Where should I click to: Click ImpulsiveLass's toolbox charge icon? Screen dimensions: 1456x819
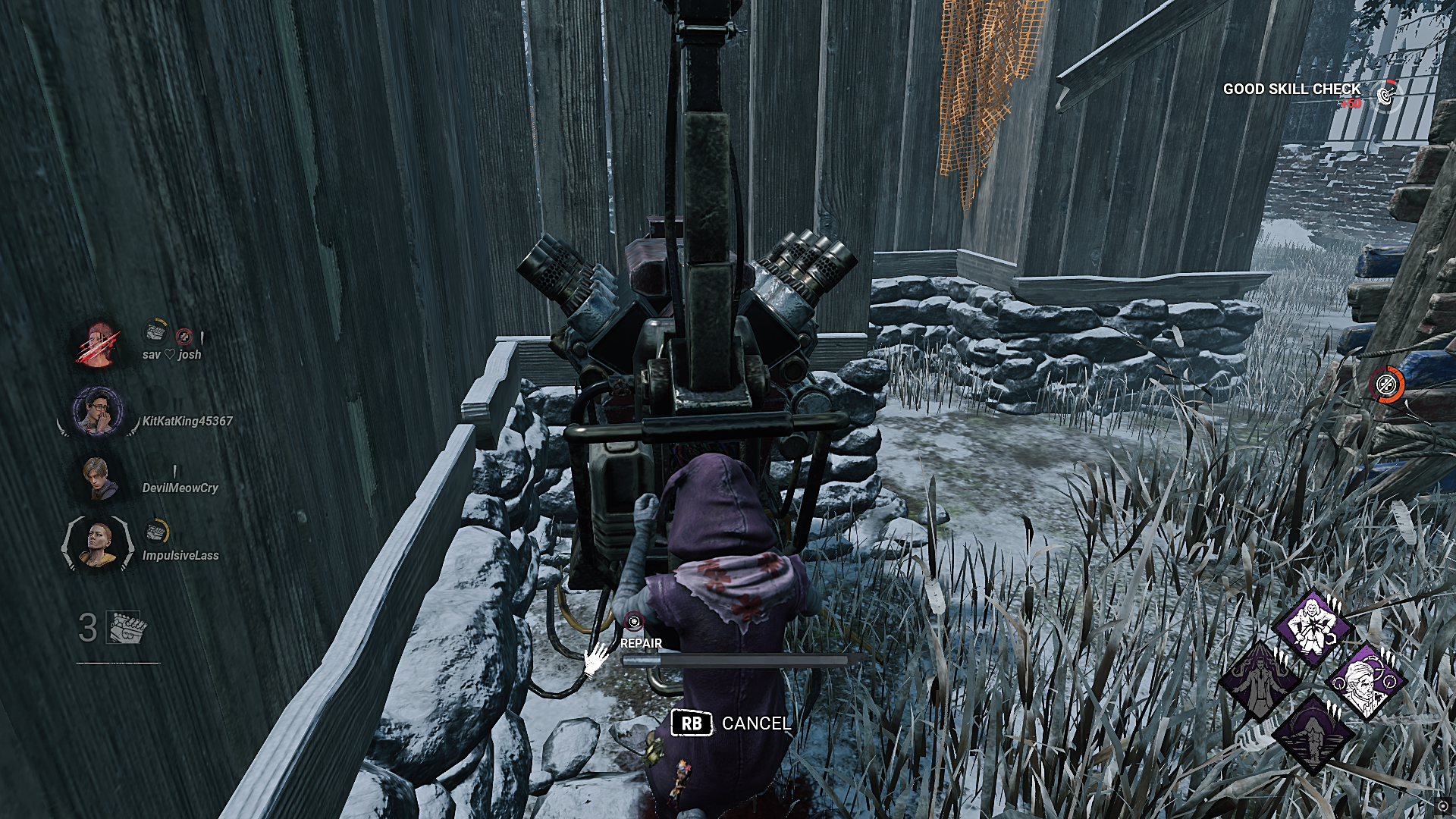(155, 532)
